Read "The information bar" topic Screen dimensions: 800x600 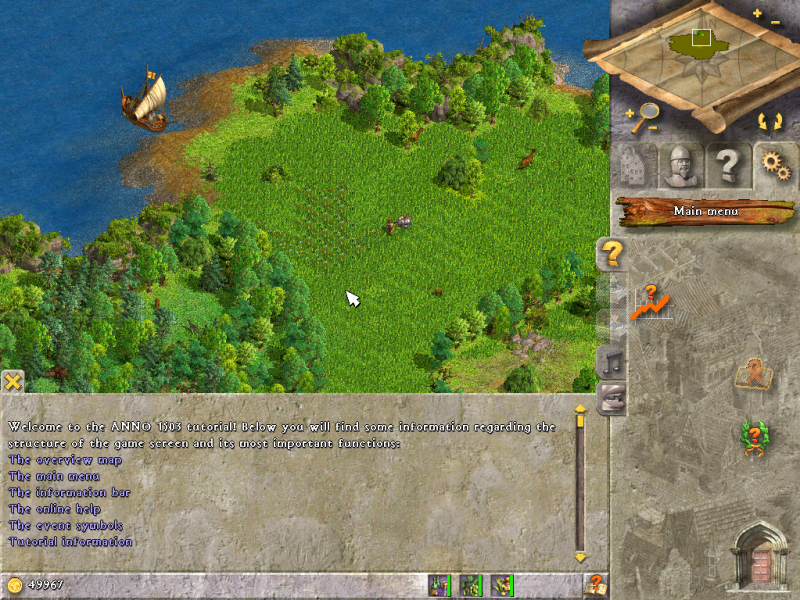69,492
